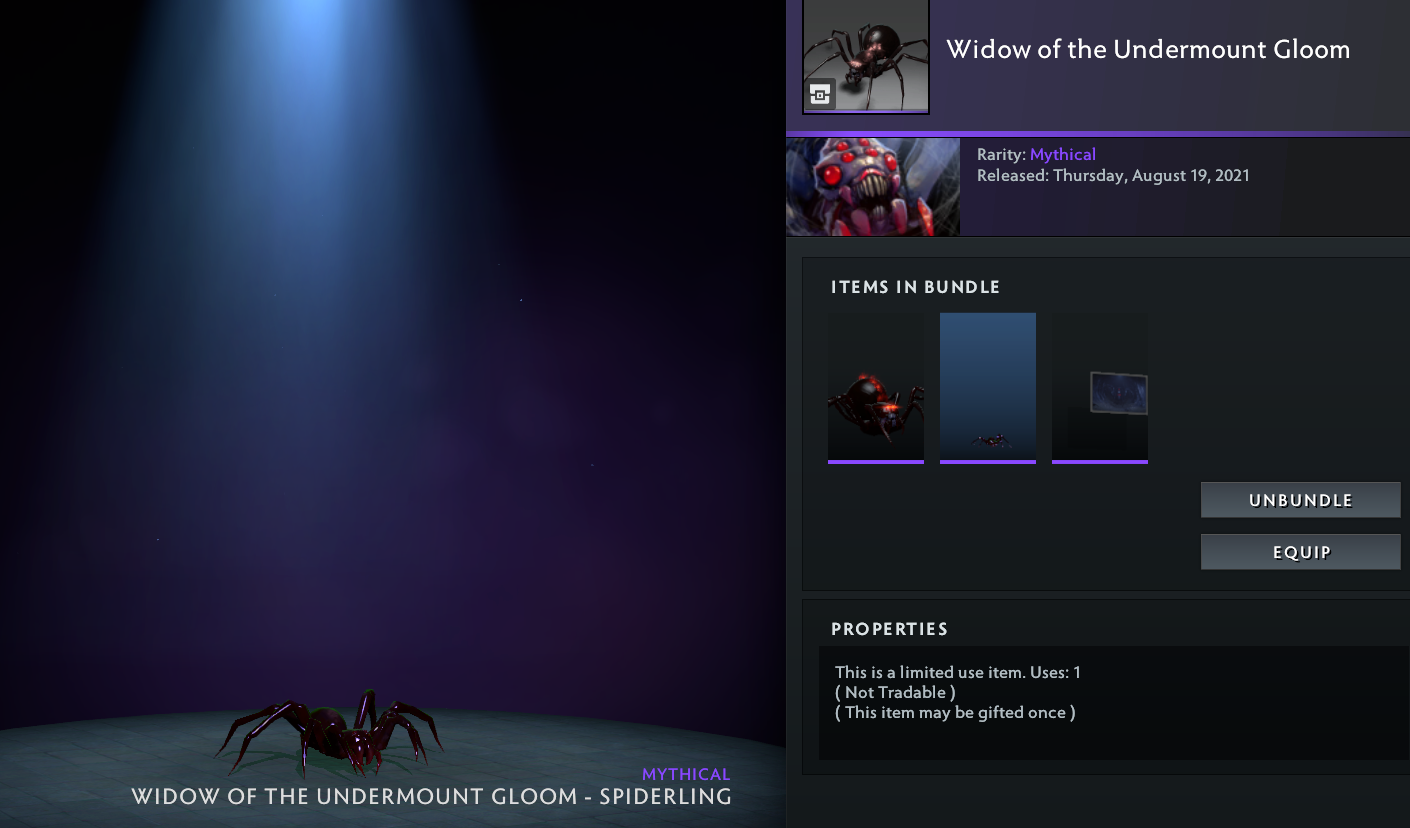
Task: Click the Unbundle button
Action: (x=1300, y=500)
